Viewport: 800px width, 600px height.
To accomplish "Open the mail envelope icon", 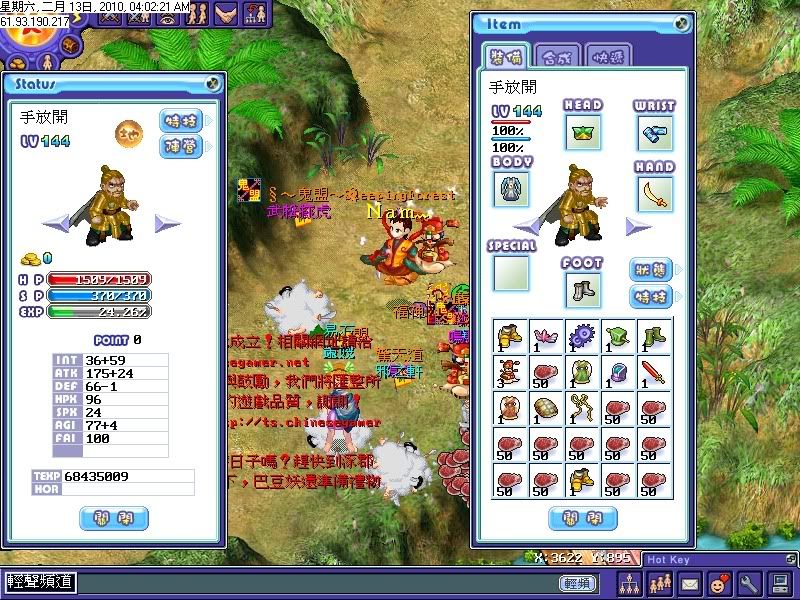I will [x=689, y=582].
